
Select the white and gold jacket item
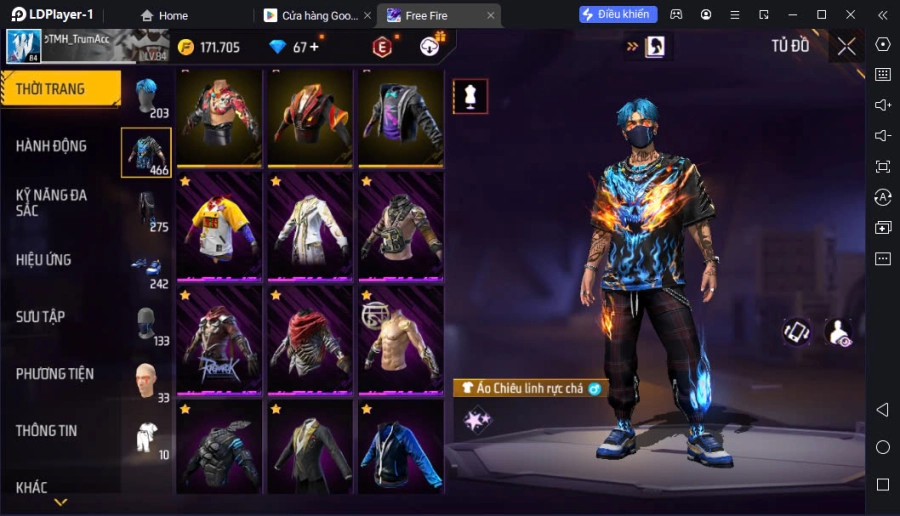[310, 225]
